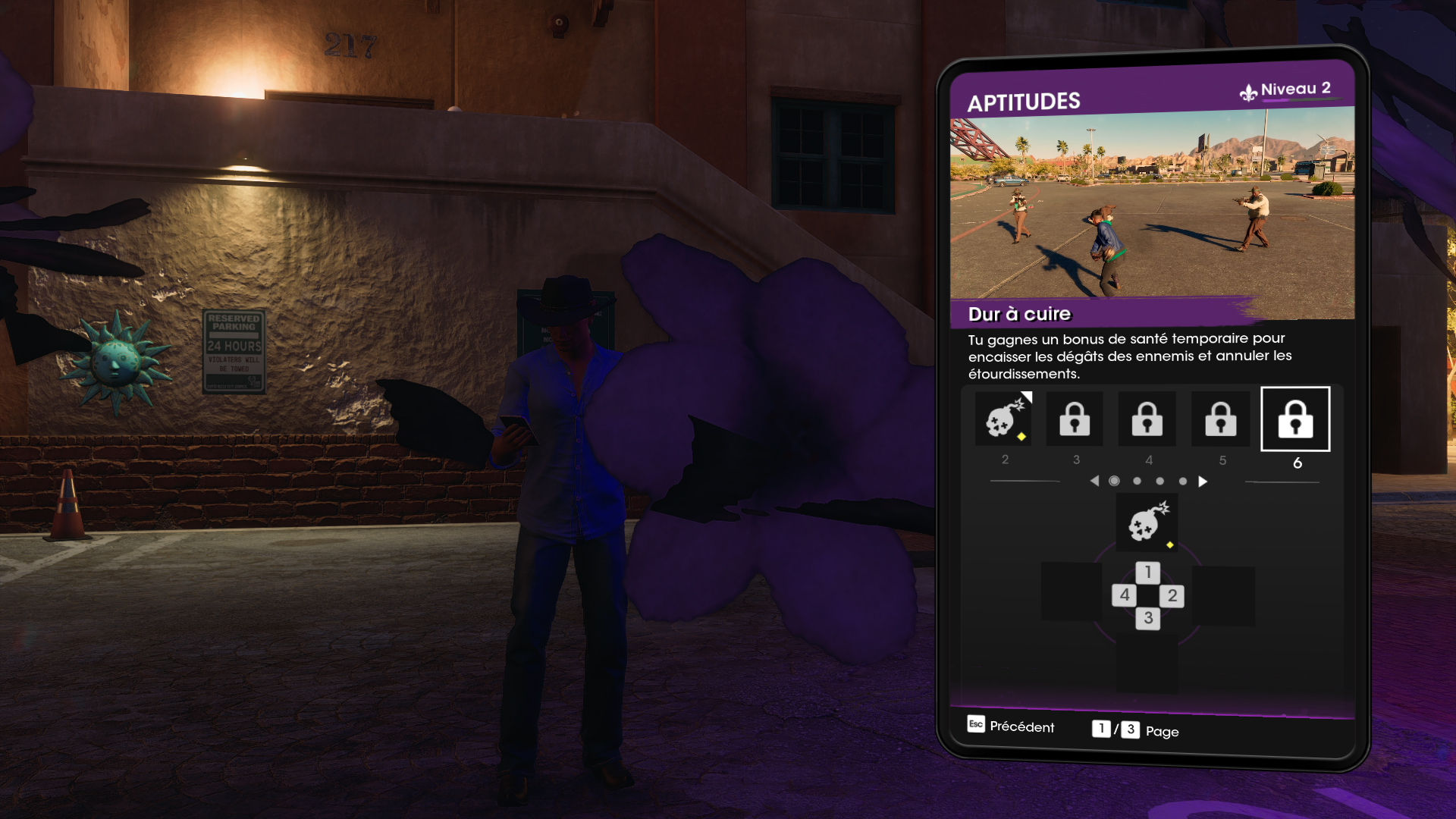Choose slot 1 on the skill wheel
1456x819 pixels.
coord(1148,573)
